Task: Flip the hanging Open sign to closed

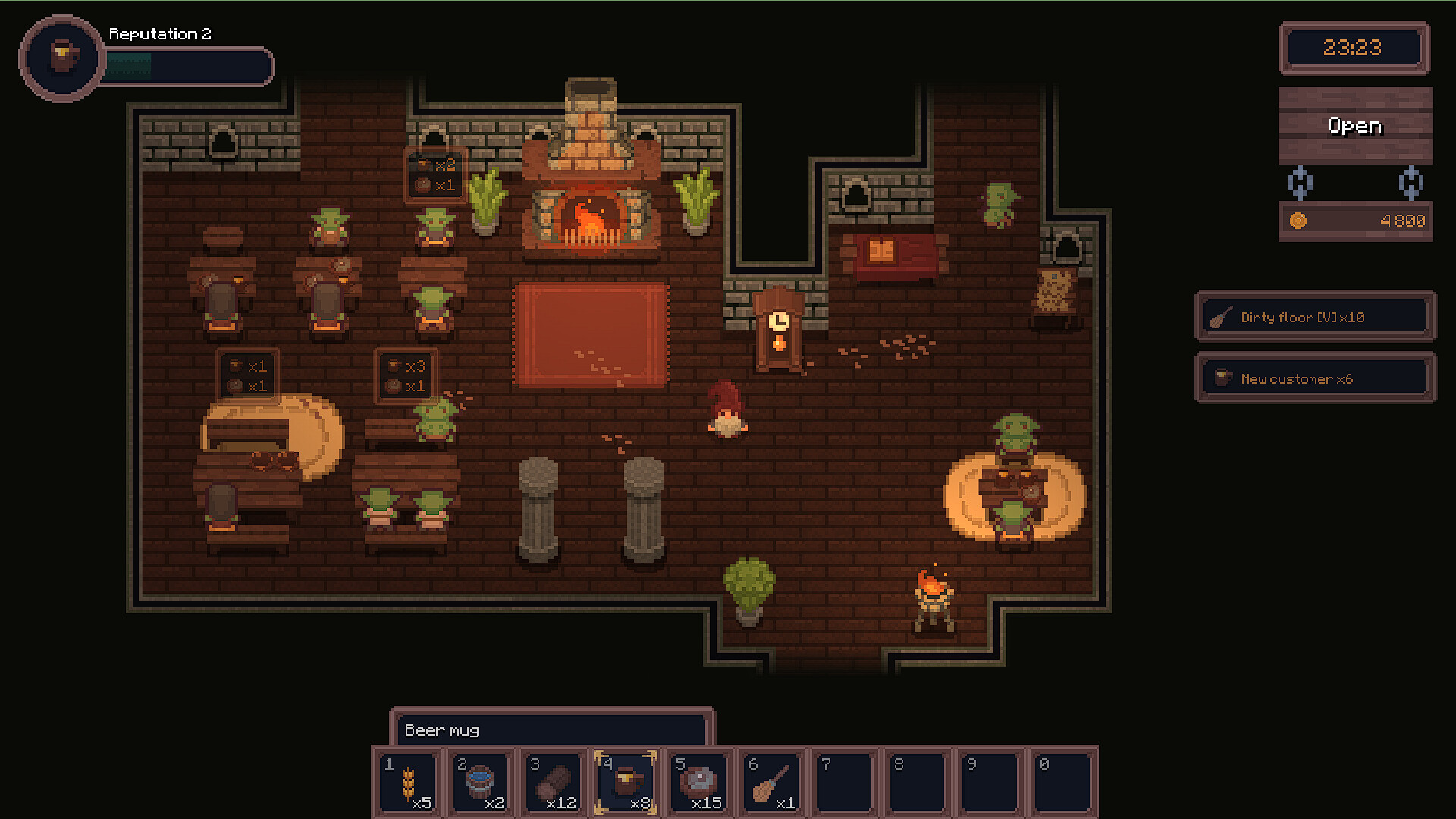Action: 1354,126
